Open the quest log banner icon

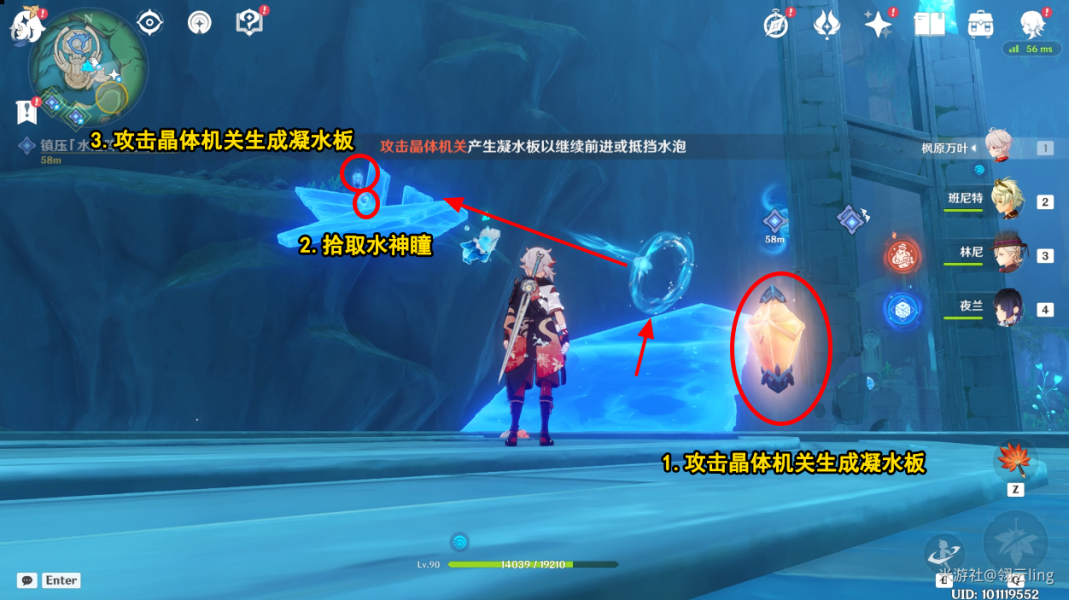tap(25, 111)
